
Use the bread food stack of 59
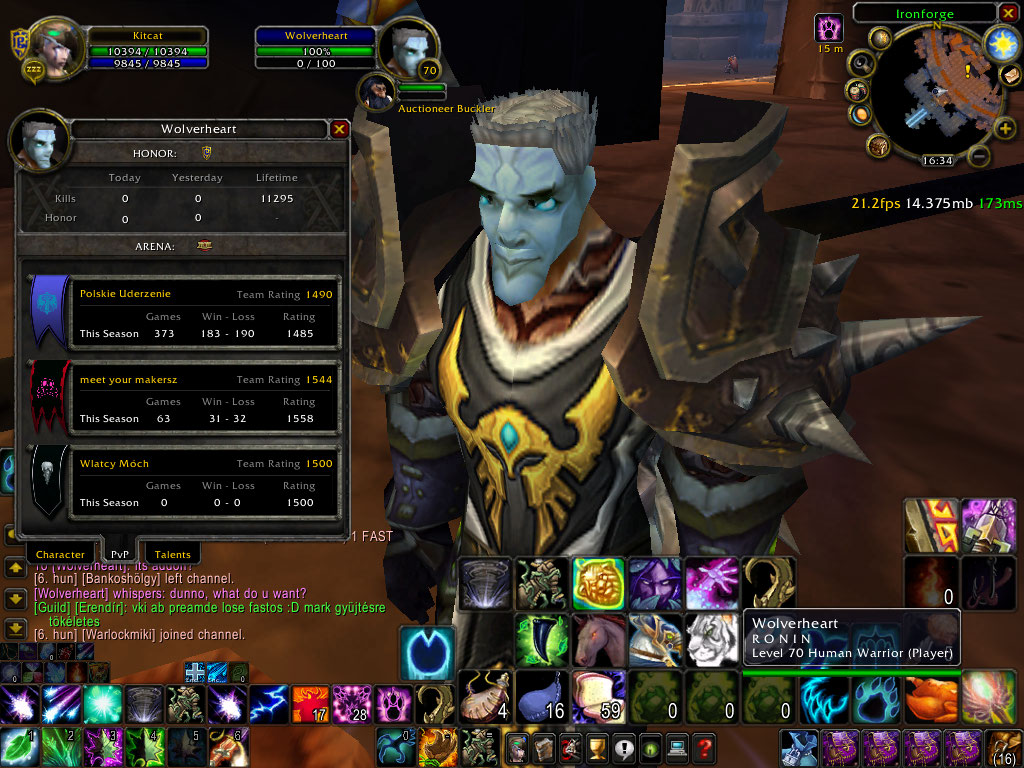[x=599, y=696]
